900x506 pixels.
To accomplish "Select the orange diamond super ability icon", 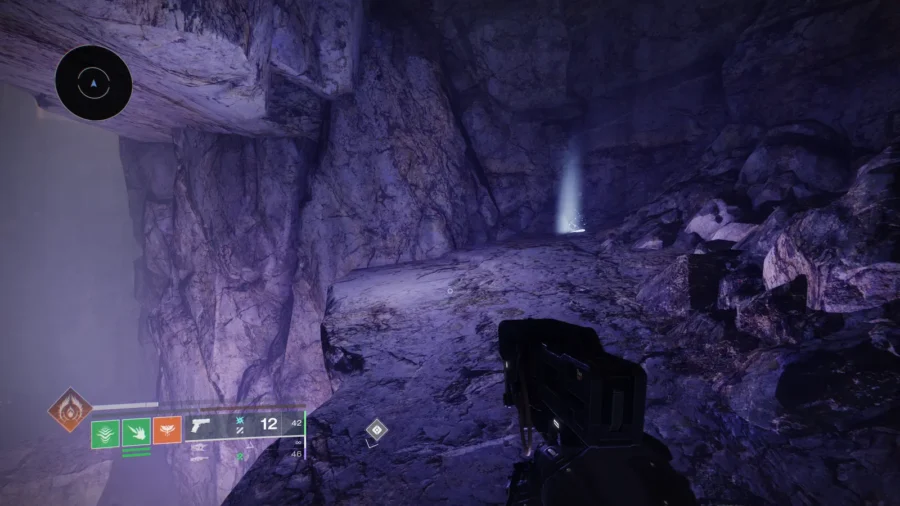I will point(70,409).
